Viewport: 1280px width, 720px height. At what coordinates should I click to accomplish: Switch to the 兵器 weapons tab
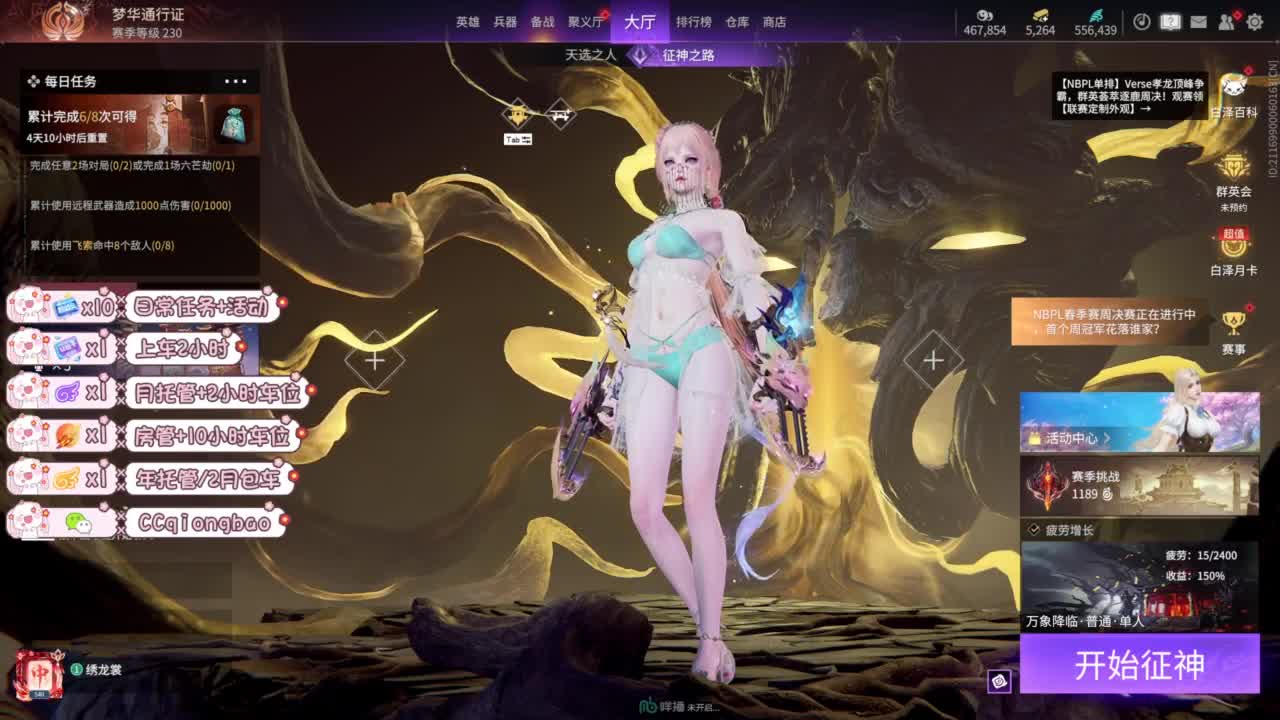click(505, 22)
